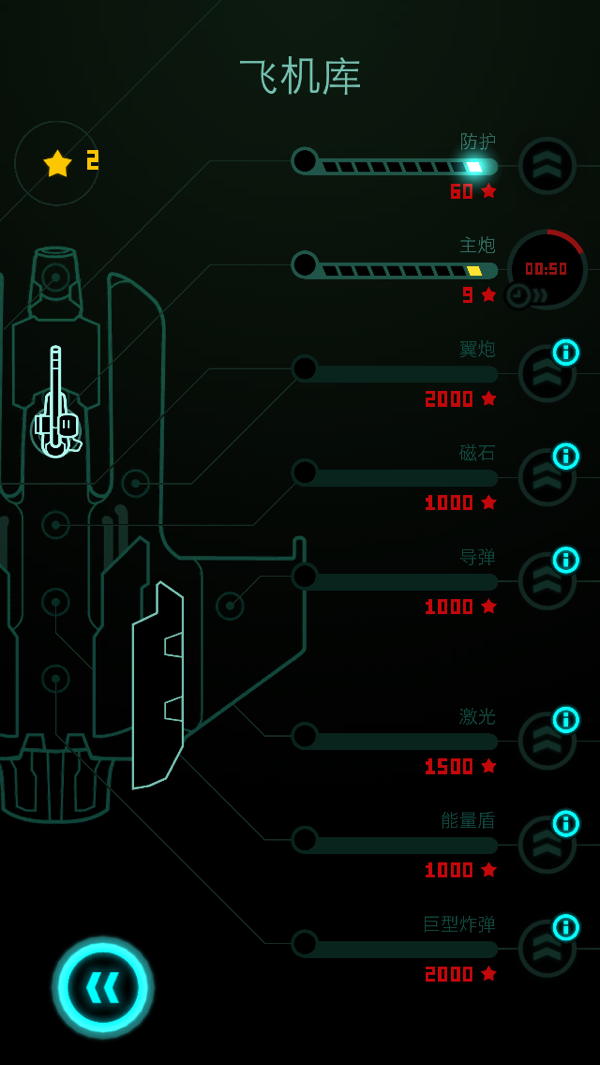Go back with the cyan double-arrow button

[x=103, y=987]
